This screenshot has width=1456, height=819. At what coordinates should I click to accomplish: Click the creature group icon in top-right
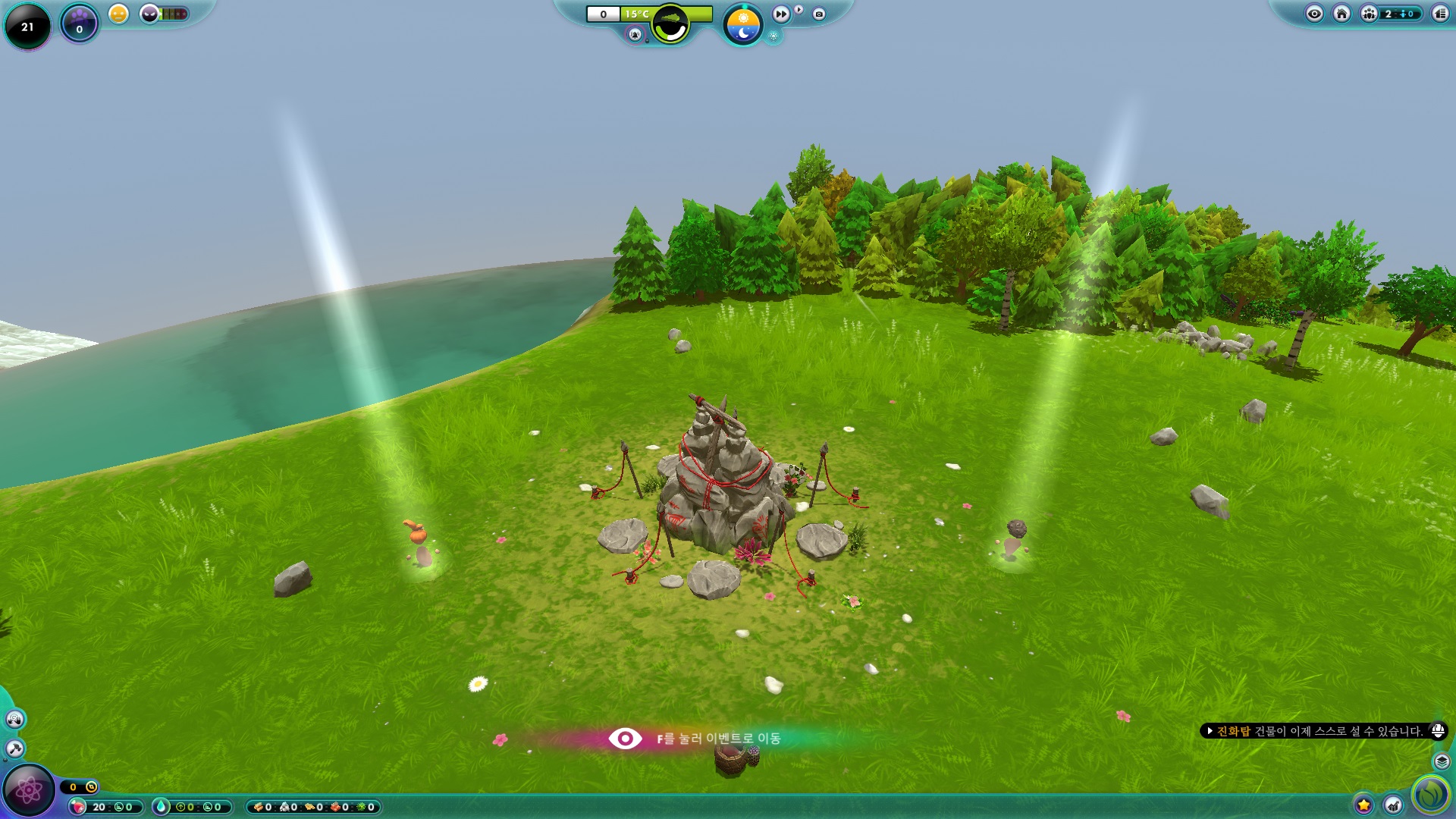1369,14
